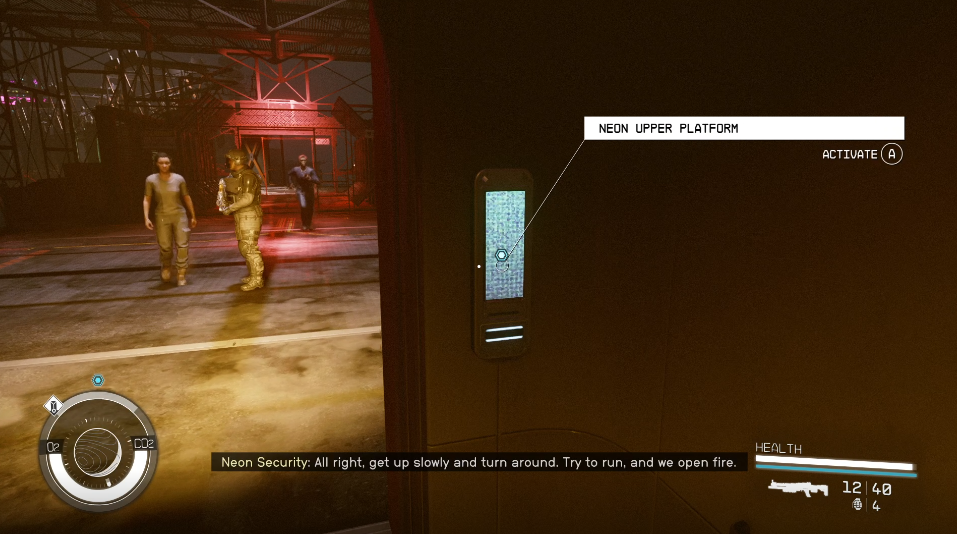Select the equipped rifle weapon icon
This screenshot has width=957, height=534.
800,488
